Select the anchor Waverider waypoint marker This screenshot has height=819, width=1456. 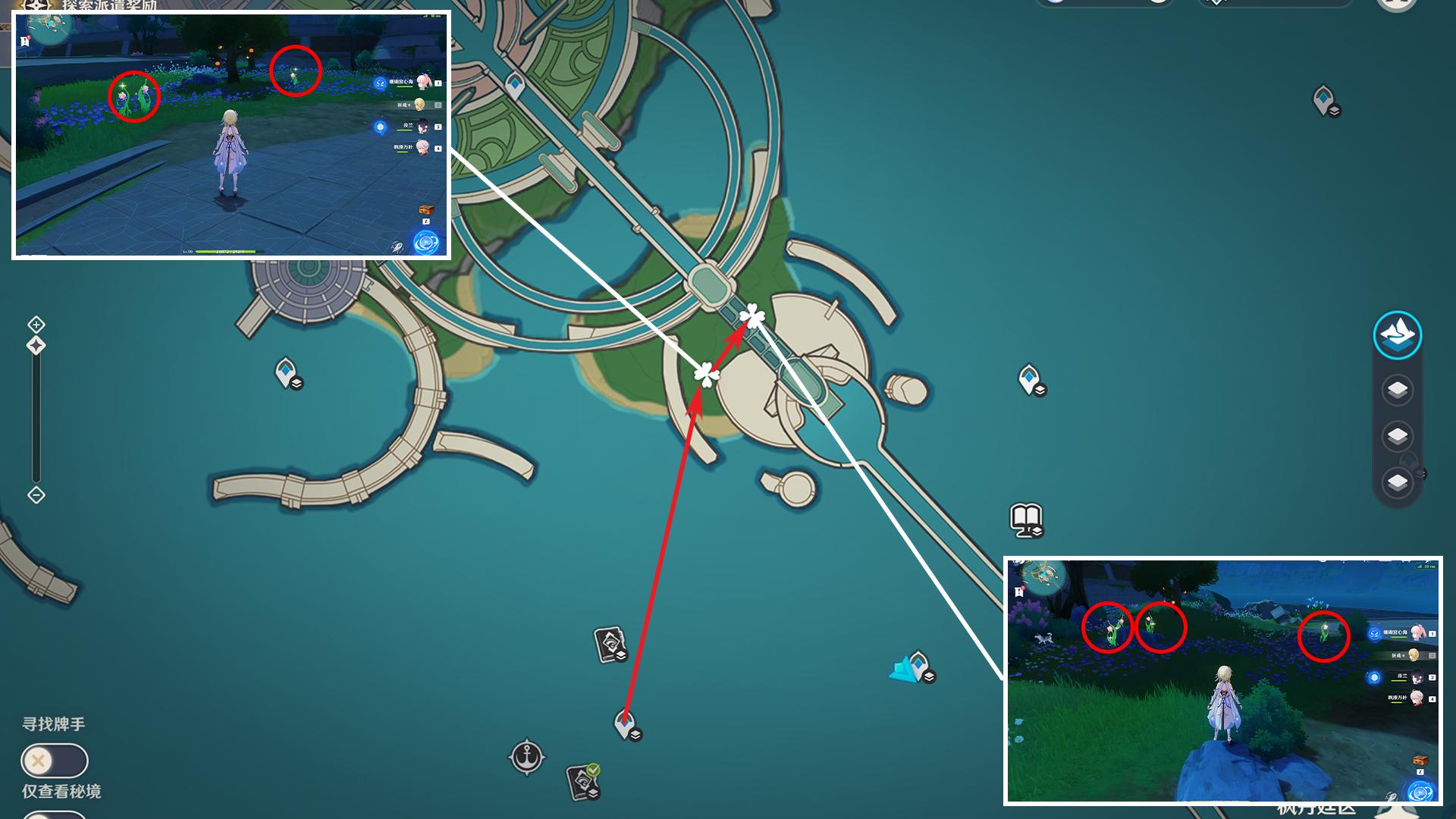click(526, 757)
